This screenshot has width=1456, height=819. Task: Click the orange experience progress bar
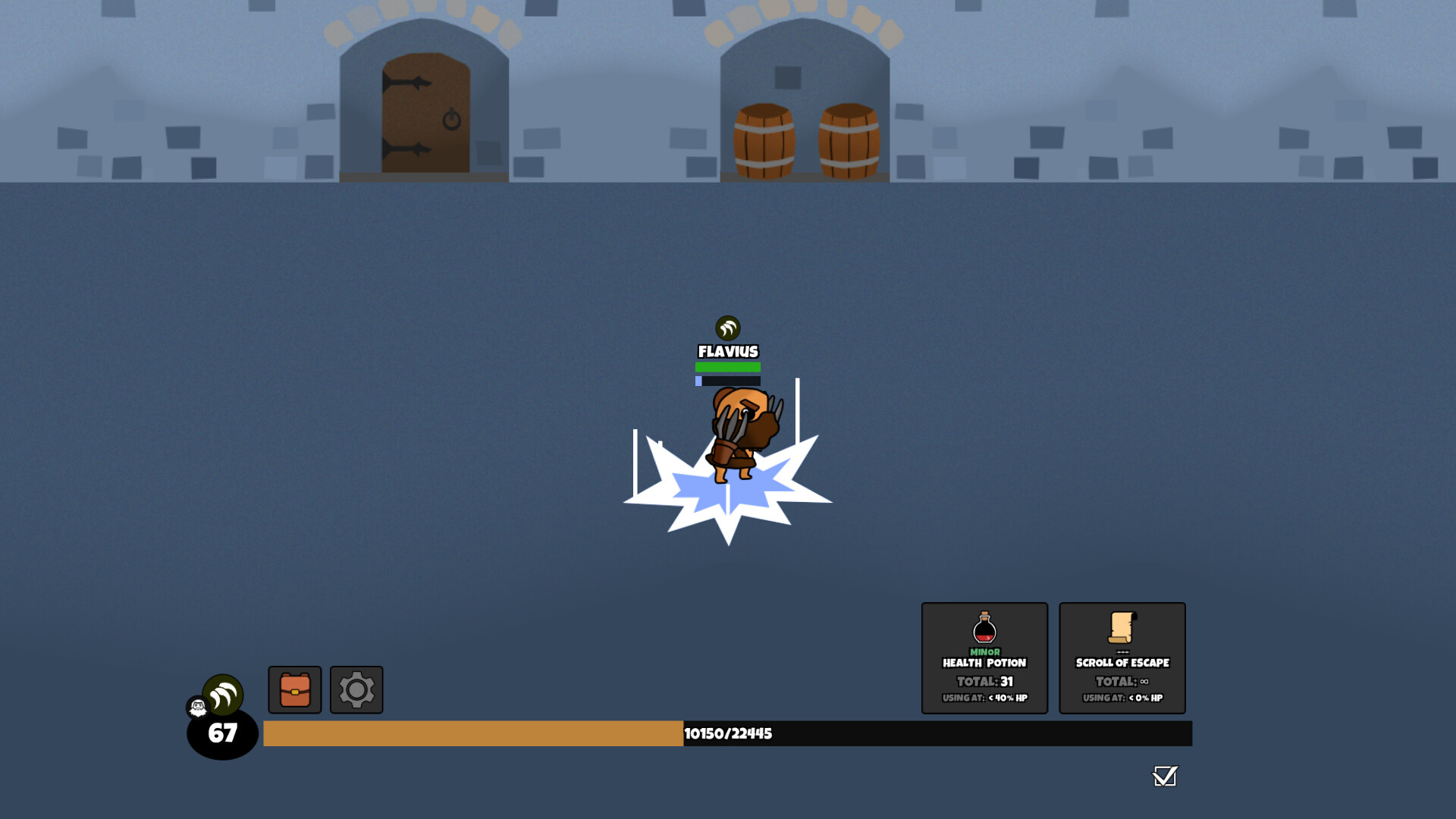tap(470, 734)
